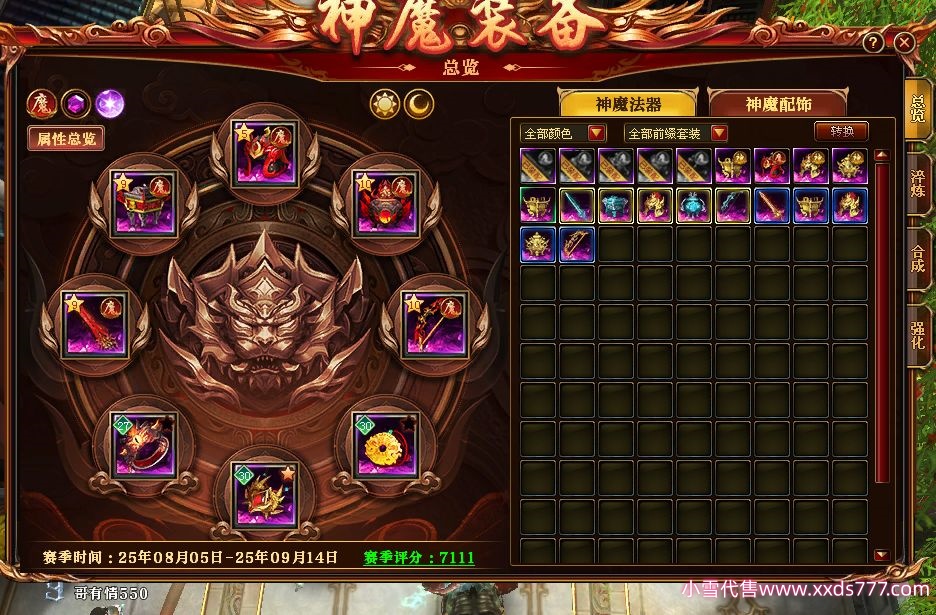Click the 转换 convert button
The width and height of the screenshot is (936, 615).
[x=841, y=131]
